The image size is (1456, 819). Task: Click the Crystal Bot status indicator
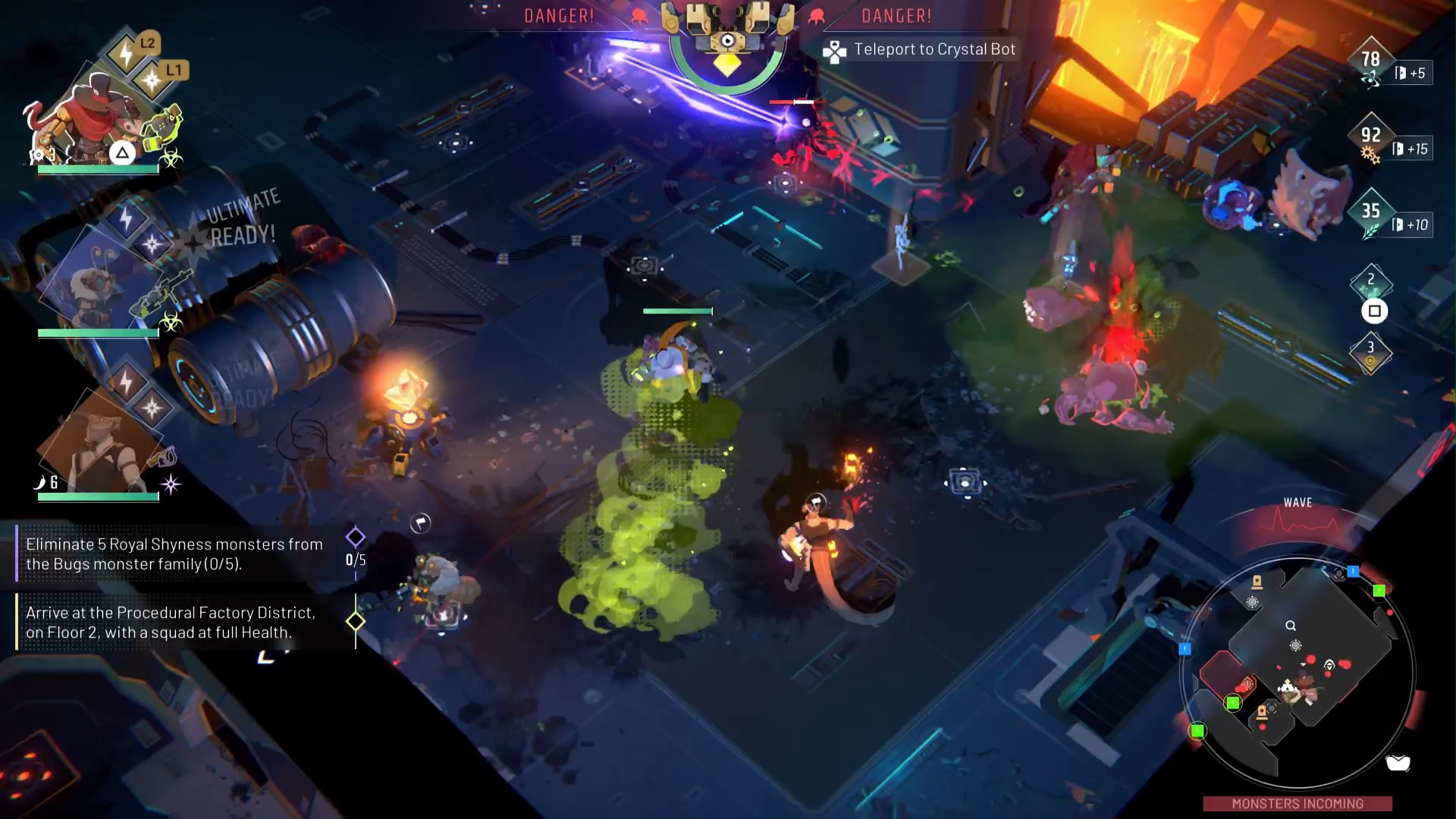(x=726, y=45)
